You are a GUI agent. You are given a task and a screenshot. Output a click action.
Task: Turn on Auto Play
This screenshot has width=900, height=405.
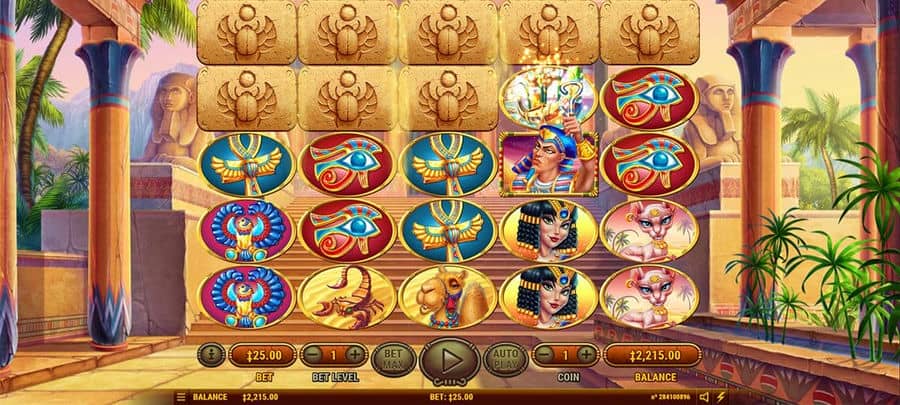(x=505, y=357)
